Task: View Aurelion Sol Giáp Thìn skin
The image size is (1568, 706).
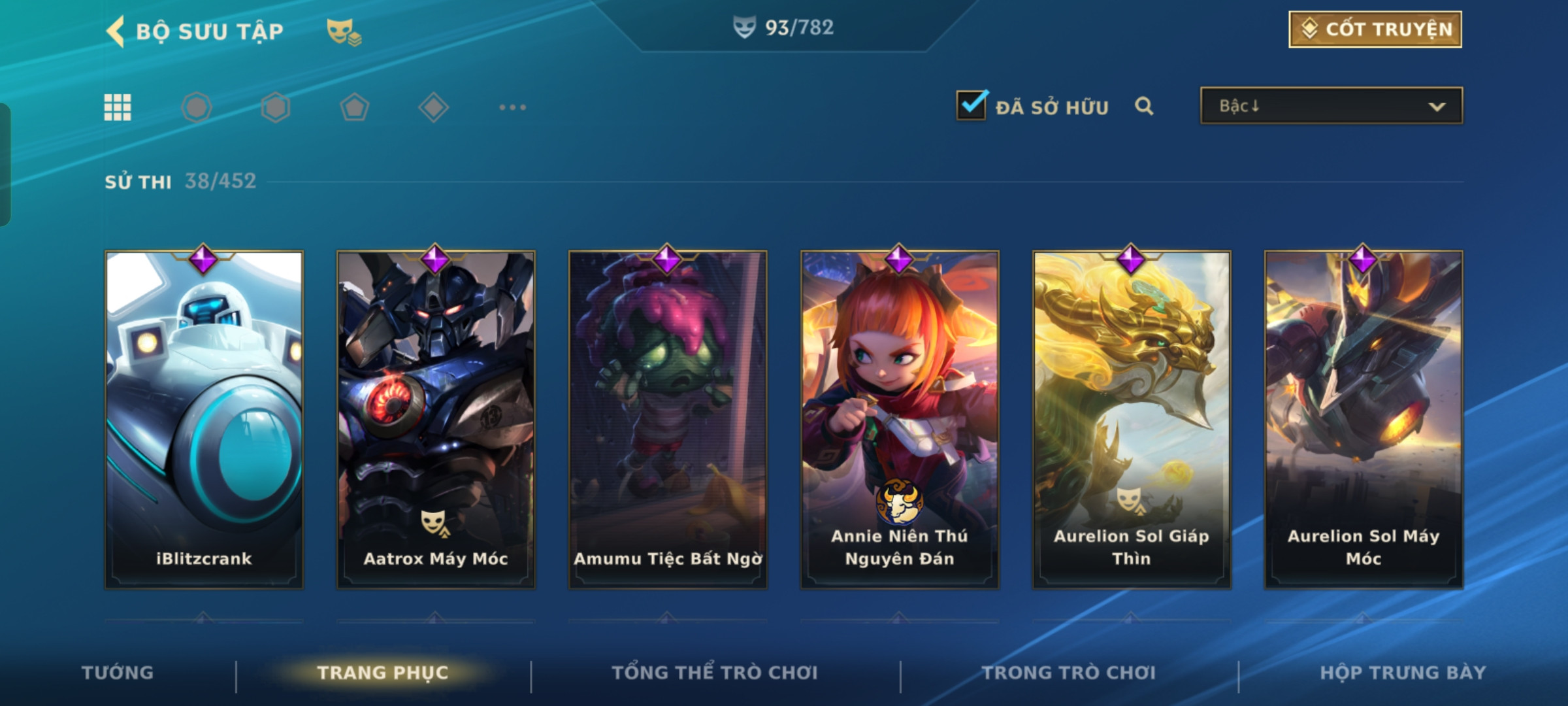Action: point(1132,420)
